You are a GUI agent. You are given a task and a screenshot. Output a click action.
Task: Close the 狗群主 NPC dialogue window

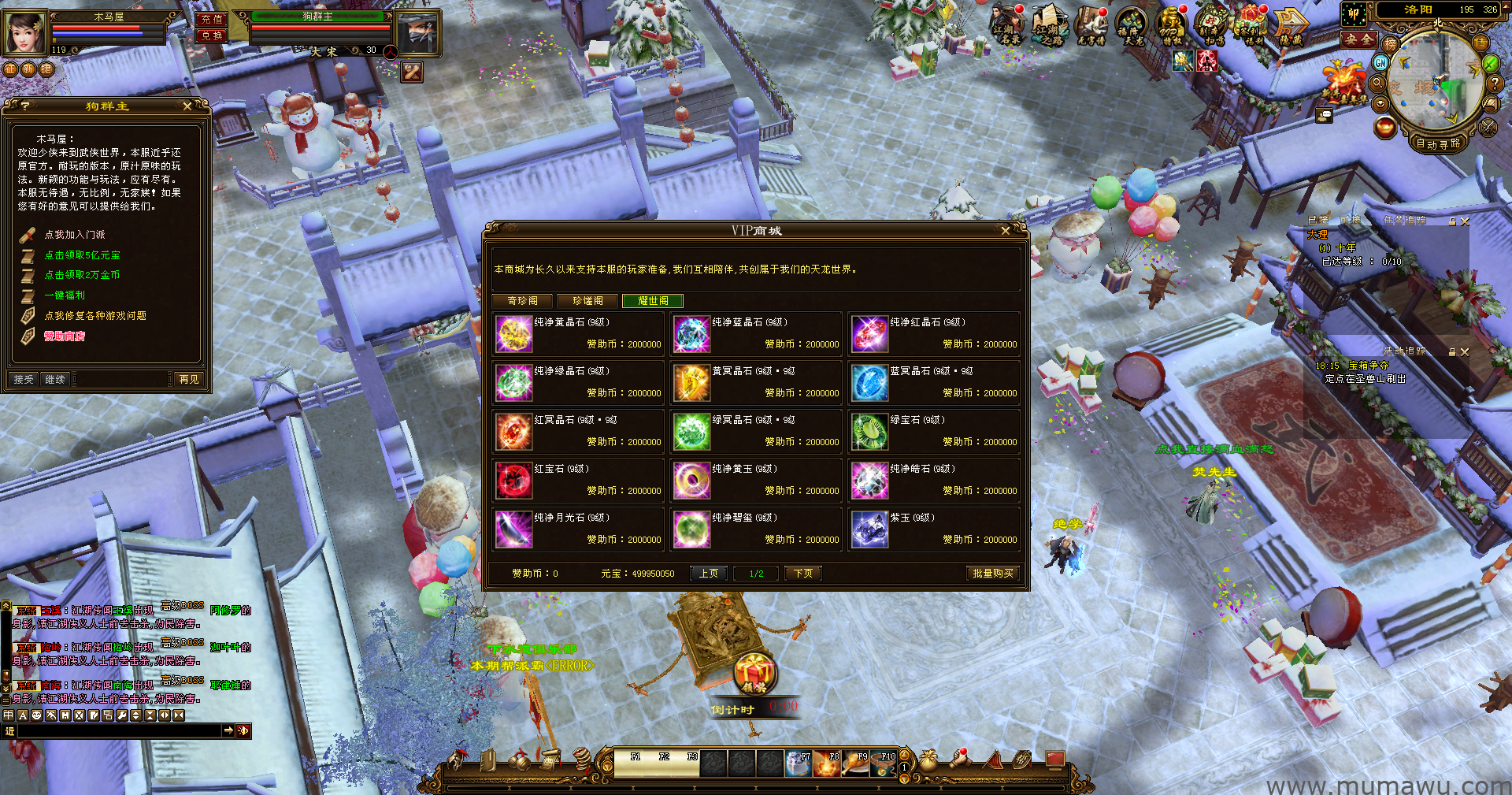pos(187,106)
